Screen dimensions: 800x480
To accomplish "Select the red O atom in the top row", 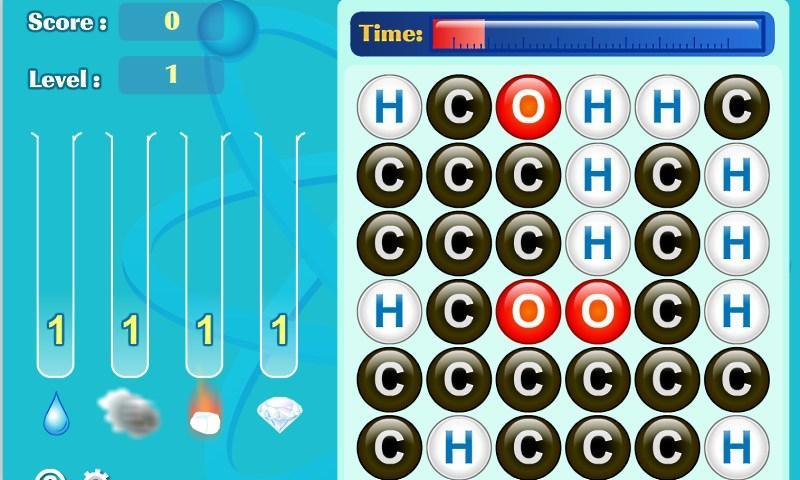I will tap(528, 107).
